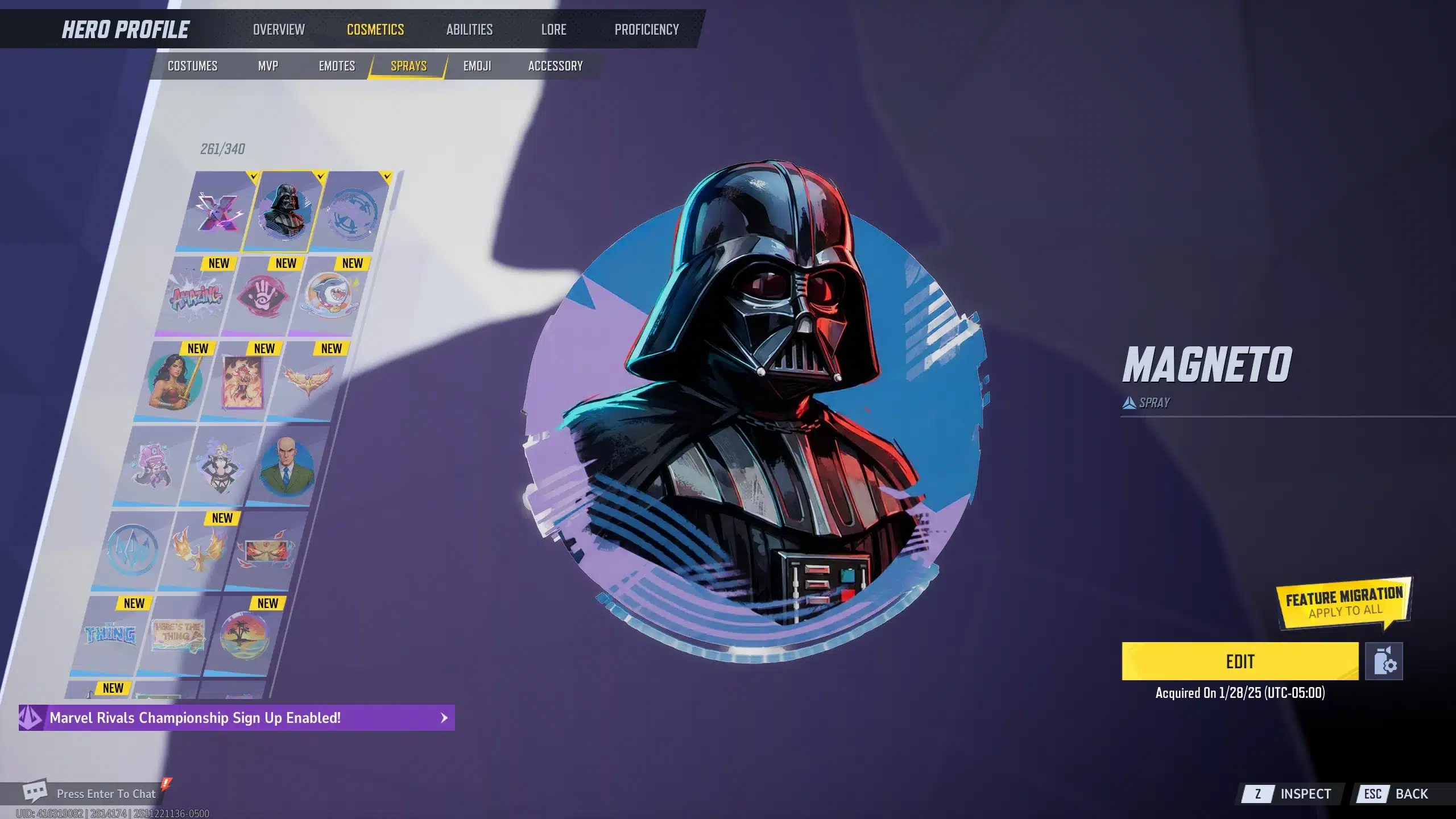Open the spray settings icon button

[1384, 661]
